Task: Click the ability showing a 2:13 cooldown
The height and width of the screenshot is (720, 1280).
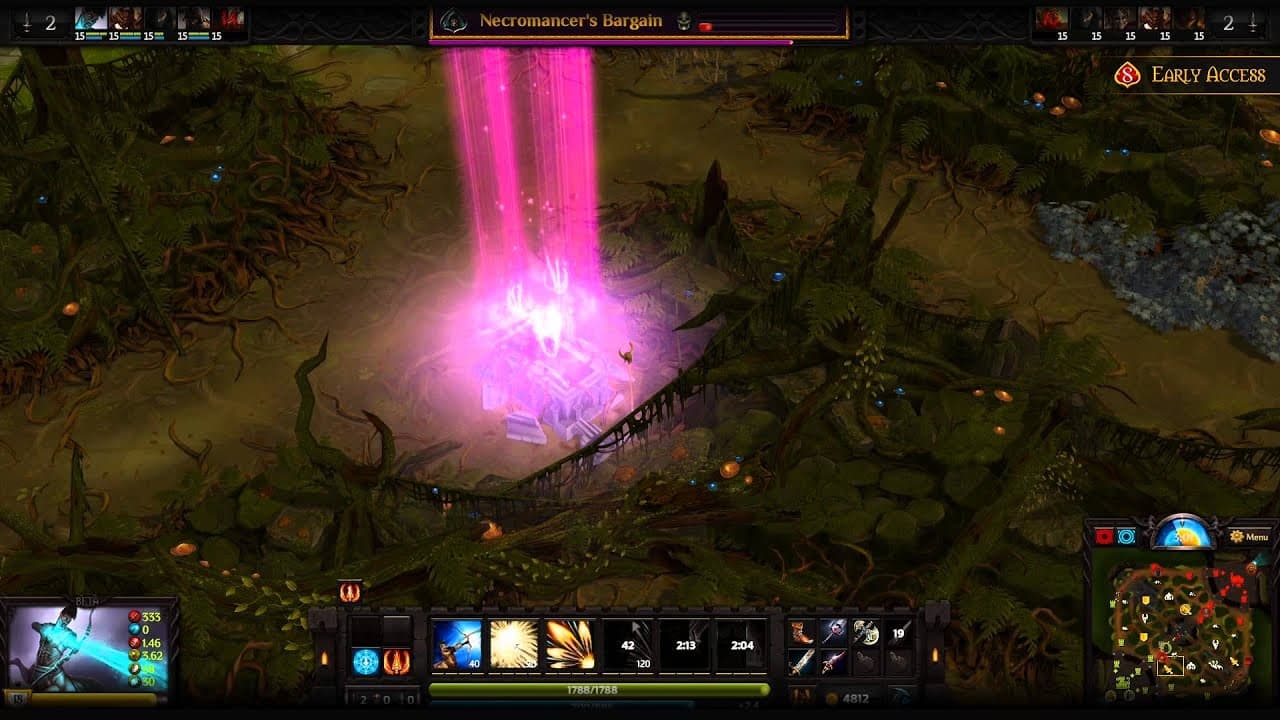Action: pyautogui.click(x=686, y=644)
